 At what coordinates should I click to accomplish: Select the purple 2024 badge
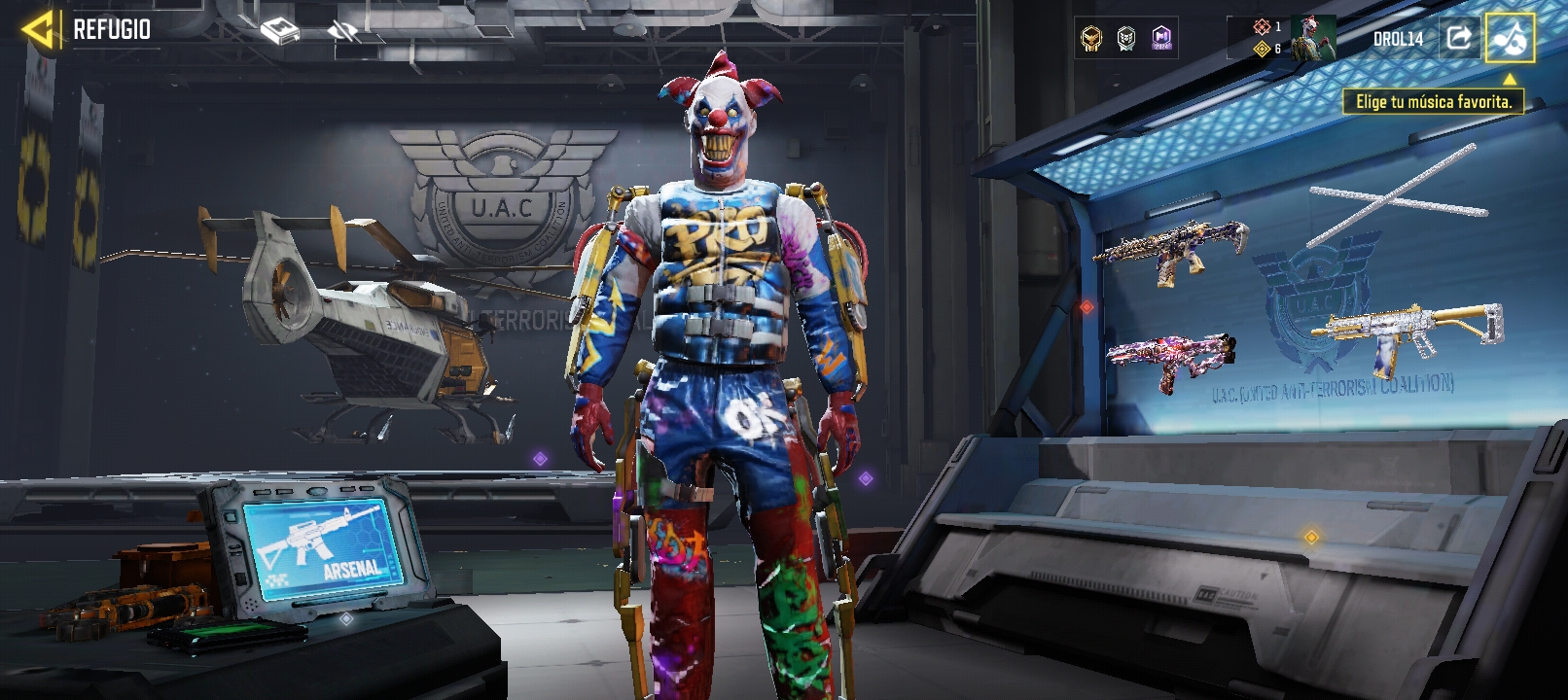1161,39
